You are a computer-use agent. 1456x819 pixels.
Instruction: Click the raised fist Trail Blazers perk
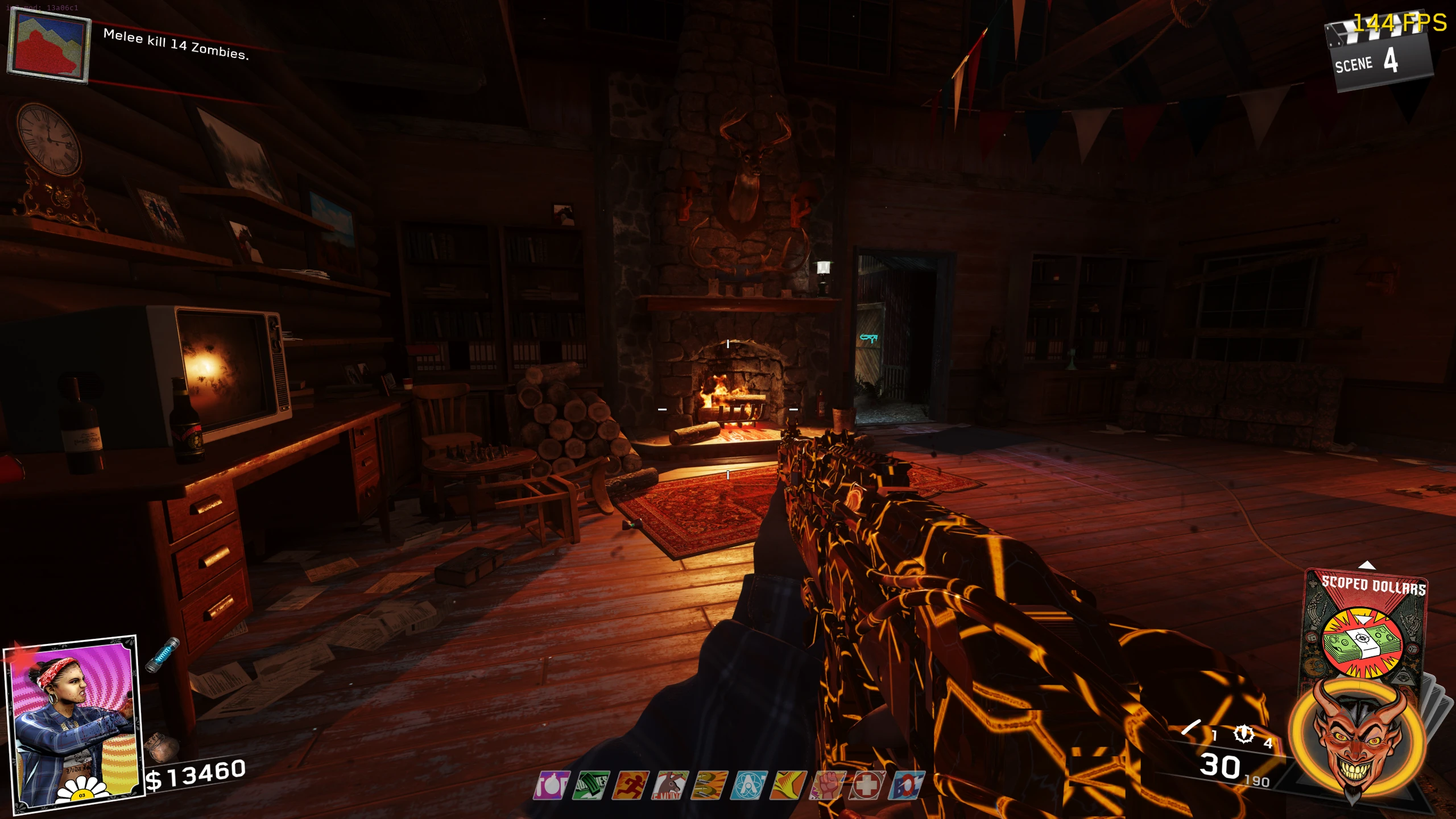[828, 785]
